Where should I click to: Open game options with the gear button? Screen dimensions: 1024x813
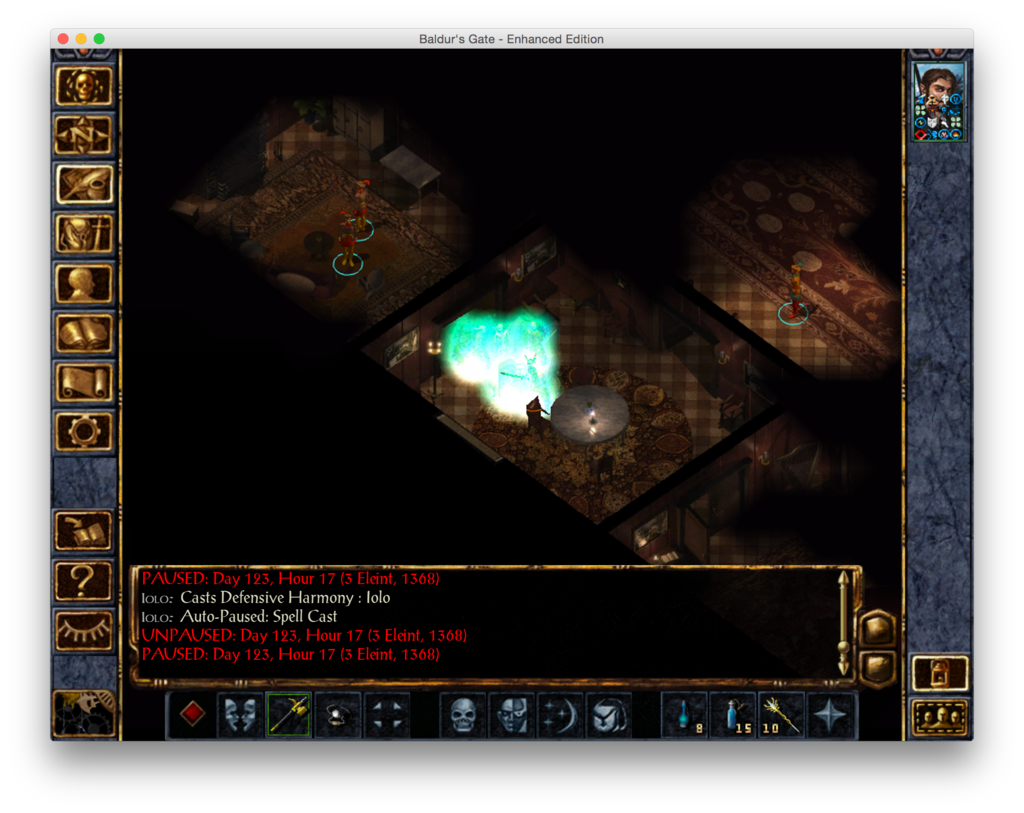tap(84, 431)
